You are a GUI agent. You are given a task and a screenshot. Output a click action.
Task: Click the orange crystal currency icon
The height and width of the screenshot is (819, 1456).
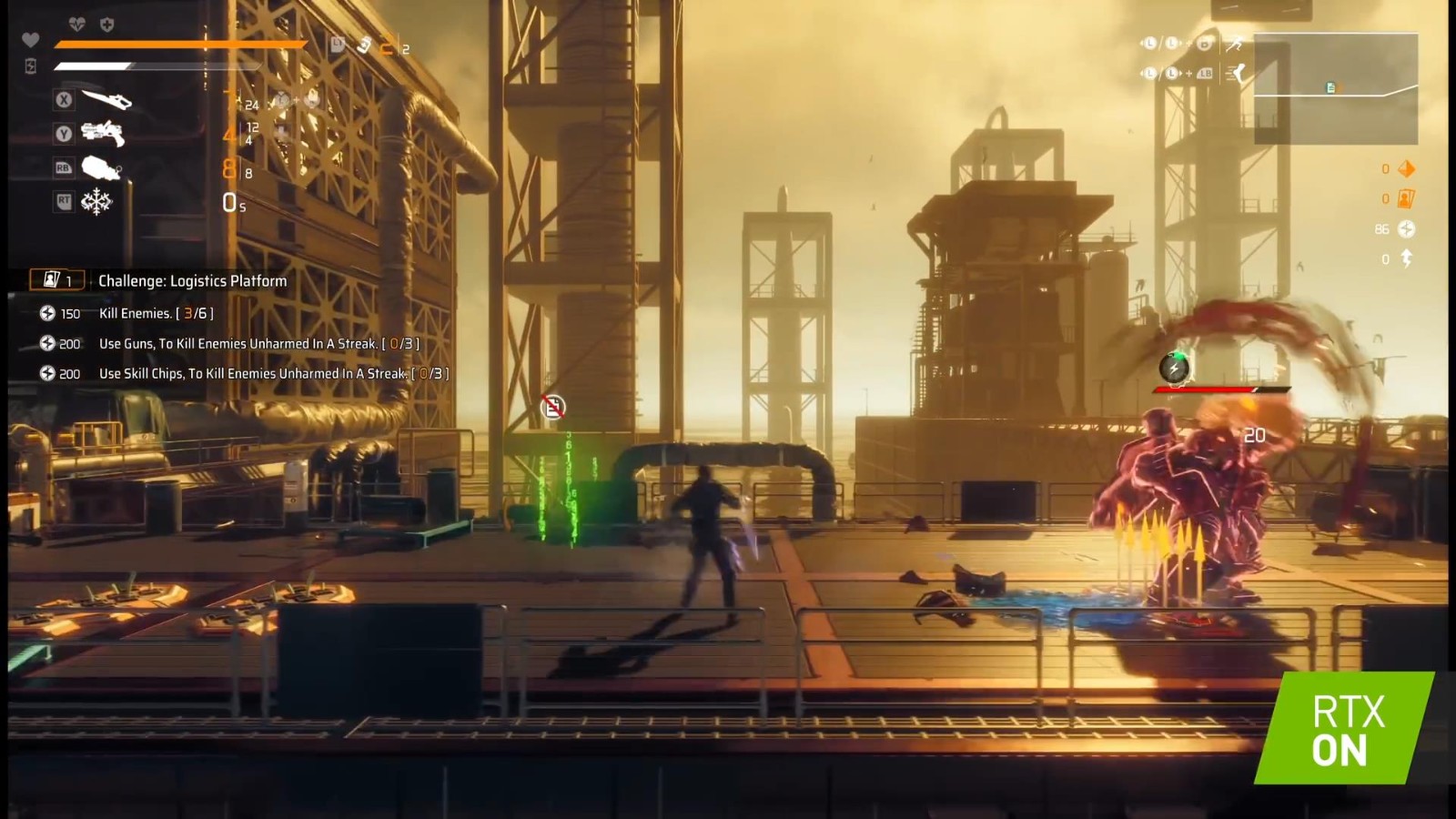point(1406,168)
